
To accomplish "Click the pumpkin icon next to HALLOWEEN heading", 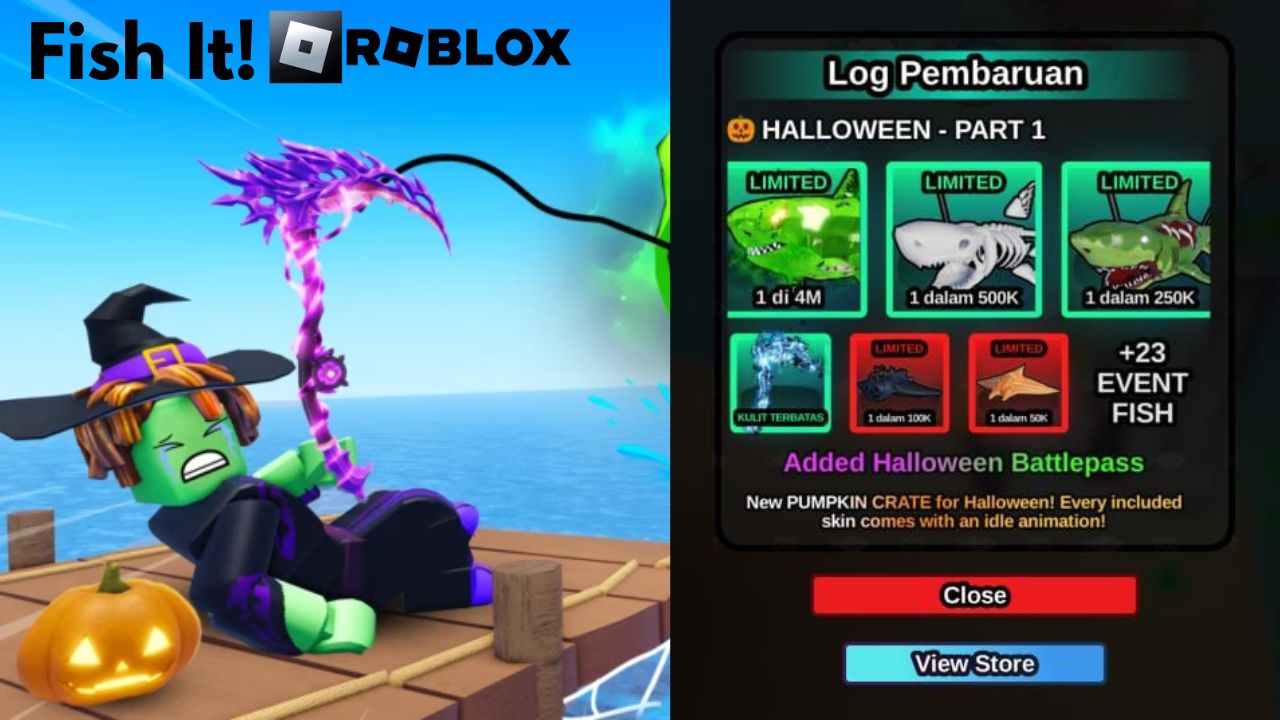I will click(x=743, y=130).
